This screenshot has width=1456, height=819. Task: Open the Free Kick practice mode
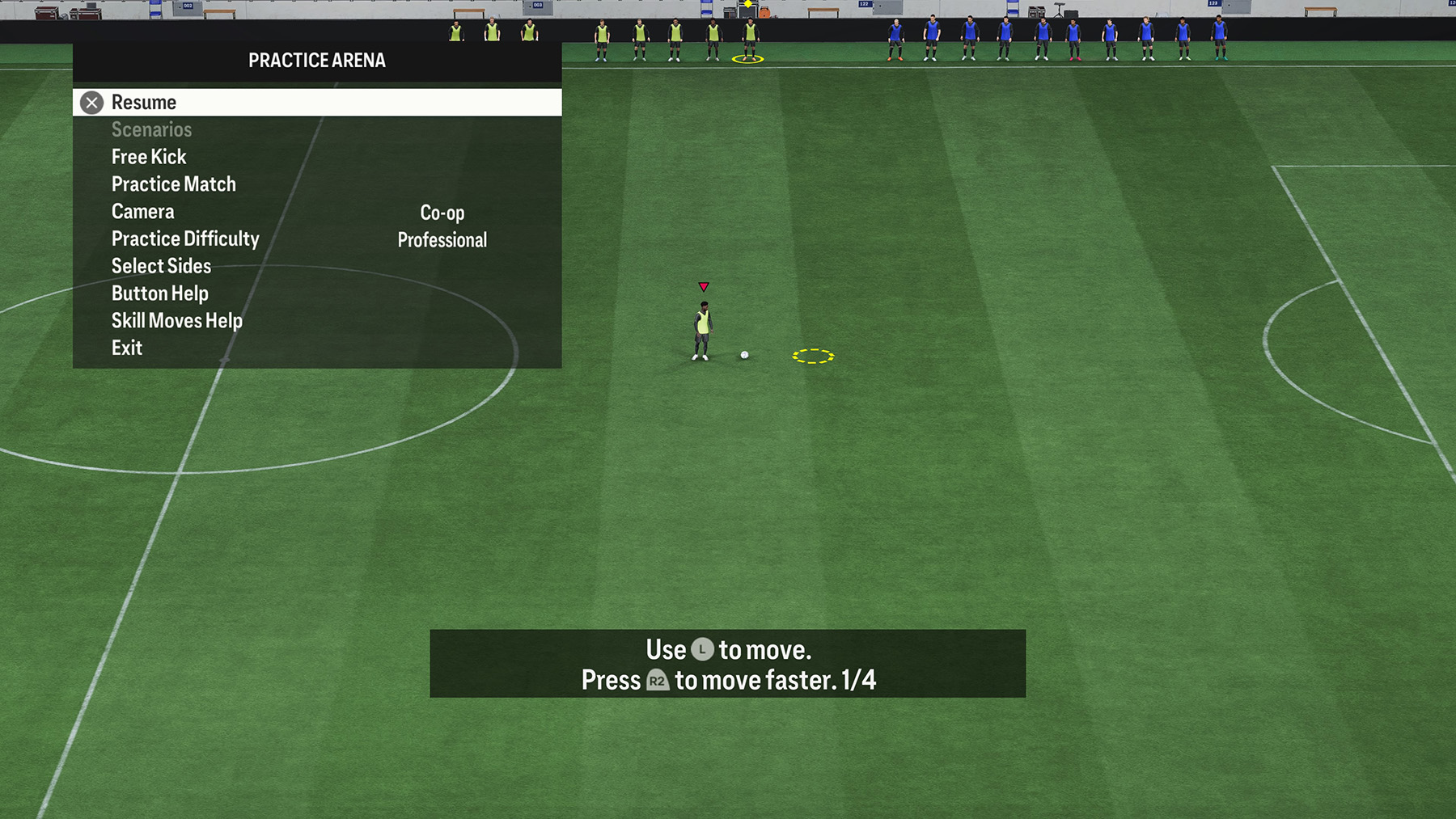(149, 156)
